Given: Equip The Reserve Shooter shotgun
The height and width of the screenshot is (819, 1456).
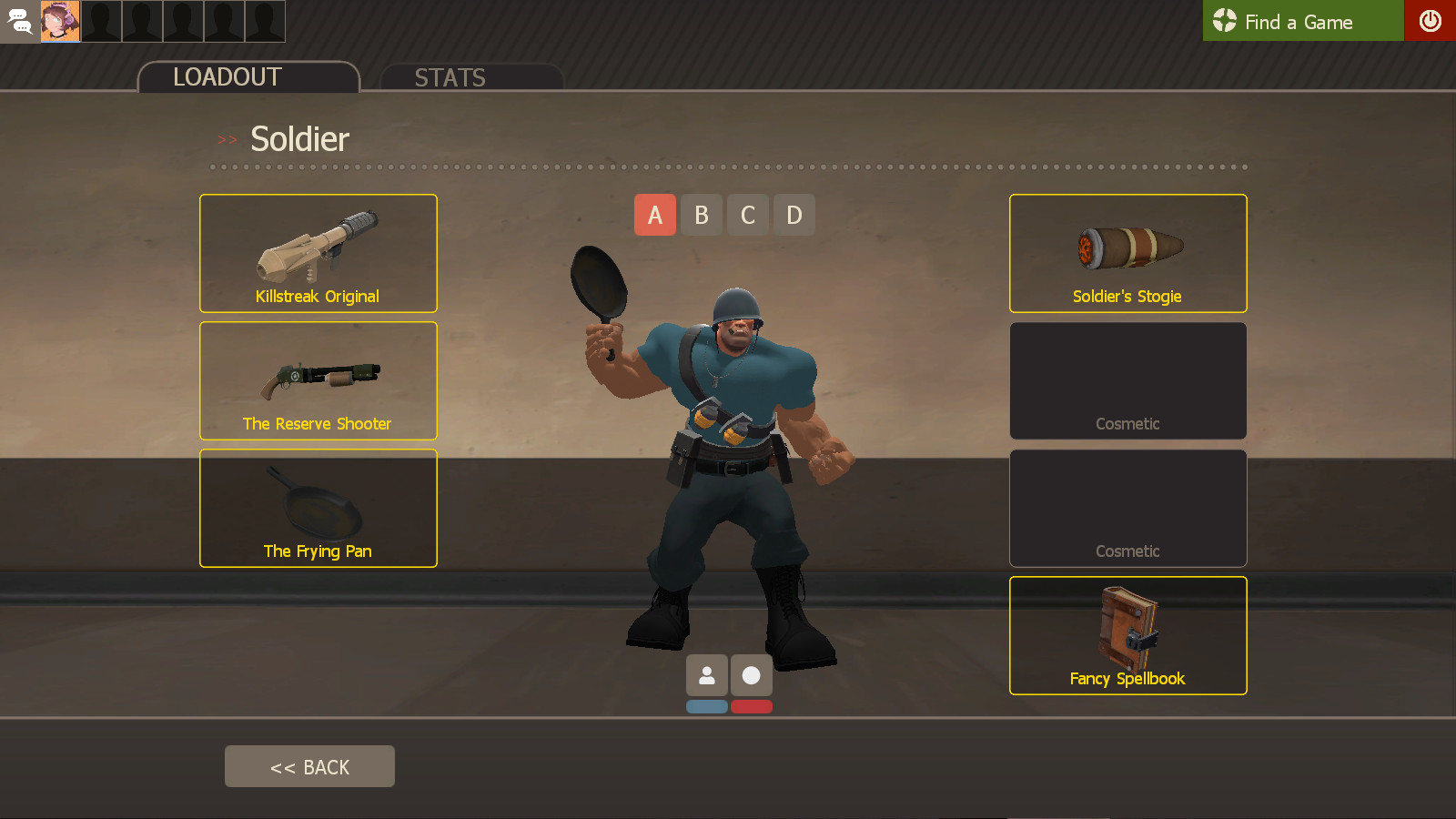Looking at the screenshot, I should coord(318,380).
